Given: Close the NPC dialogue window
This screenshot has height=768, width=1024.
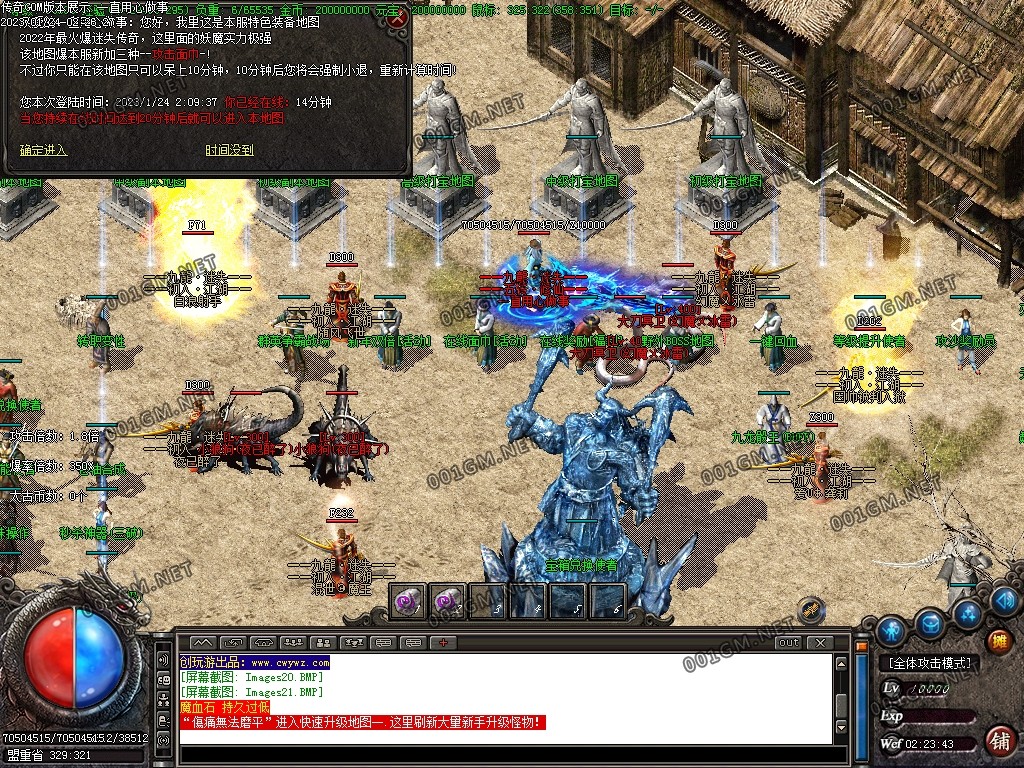Looking at the screenshot, I should (x=398, y=18).
